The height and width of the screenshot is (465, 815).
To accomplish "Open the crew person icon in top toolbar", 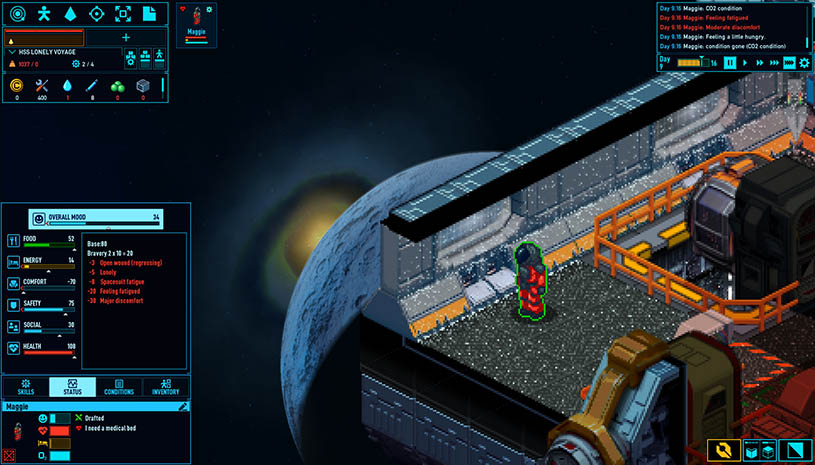I will [x=44, y=14].
